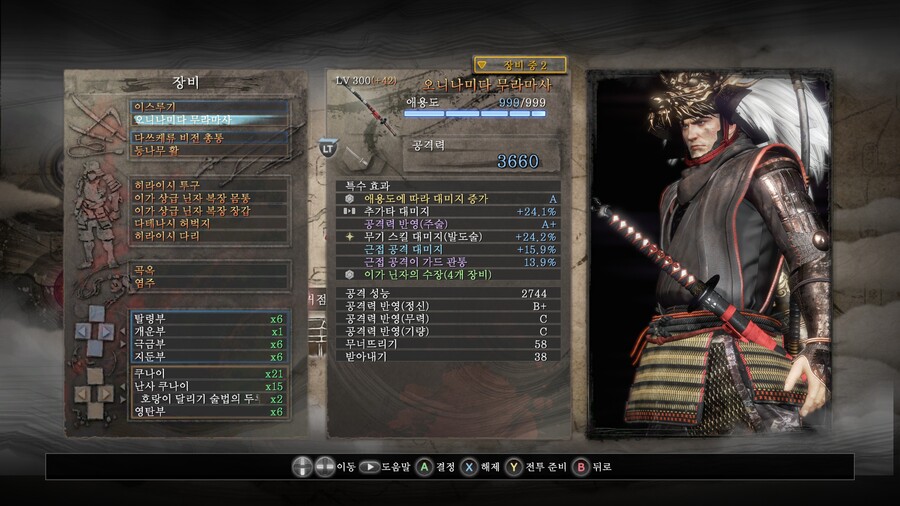
Task: Pick the 다테나시 허벅지 leg armor slot
Action: pyautogui.click(x=210, y=223)
